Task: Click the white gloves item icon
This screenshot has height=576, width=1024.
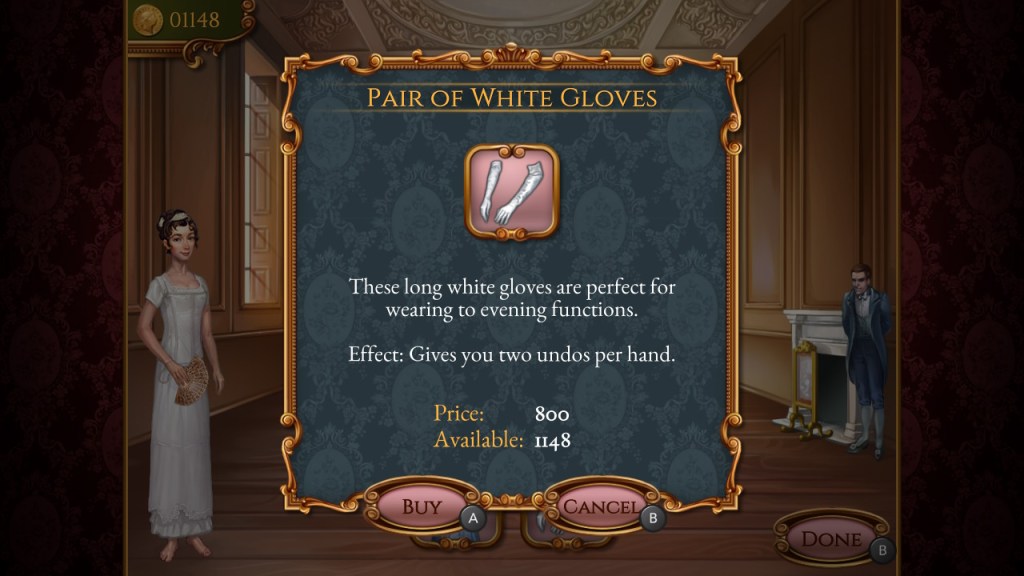Action: click(511, 191)
